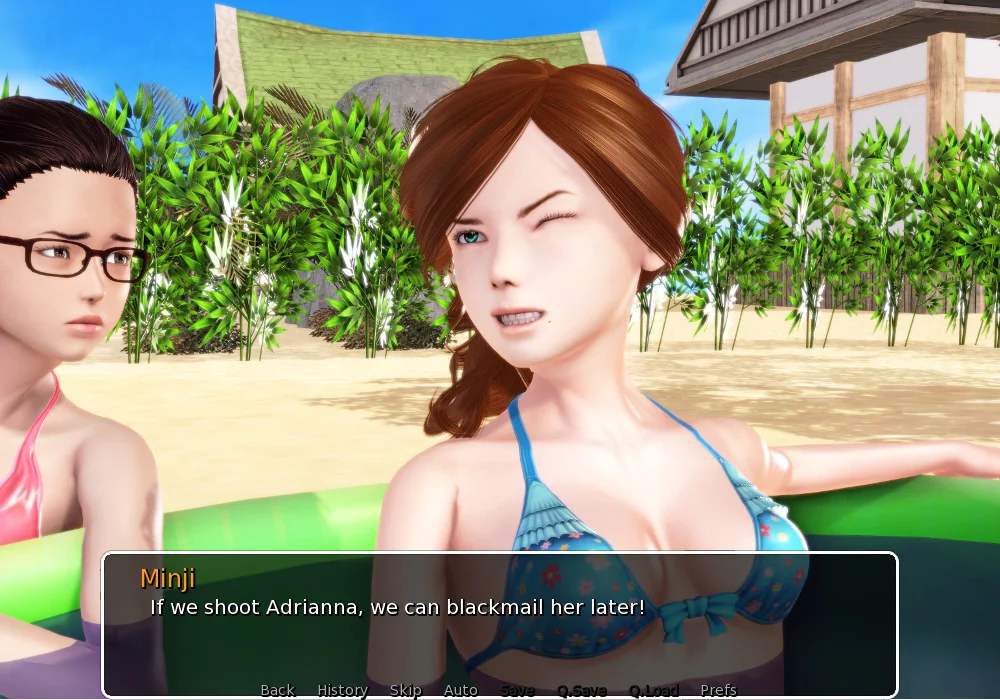Open the Prefs settings menu
Image resolution: width=1000 pixels, height=700 pixels.
(x=718, y=690)
